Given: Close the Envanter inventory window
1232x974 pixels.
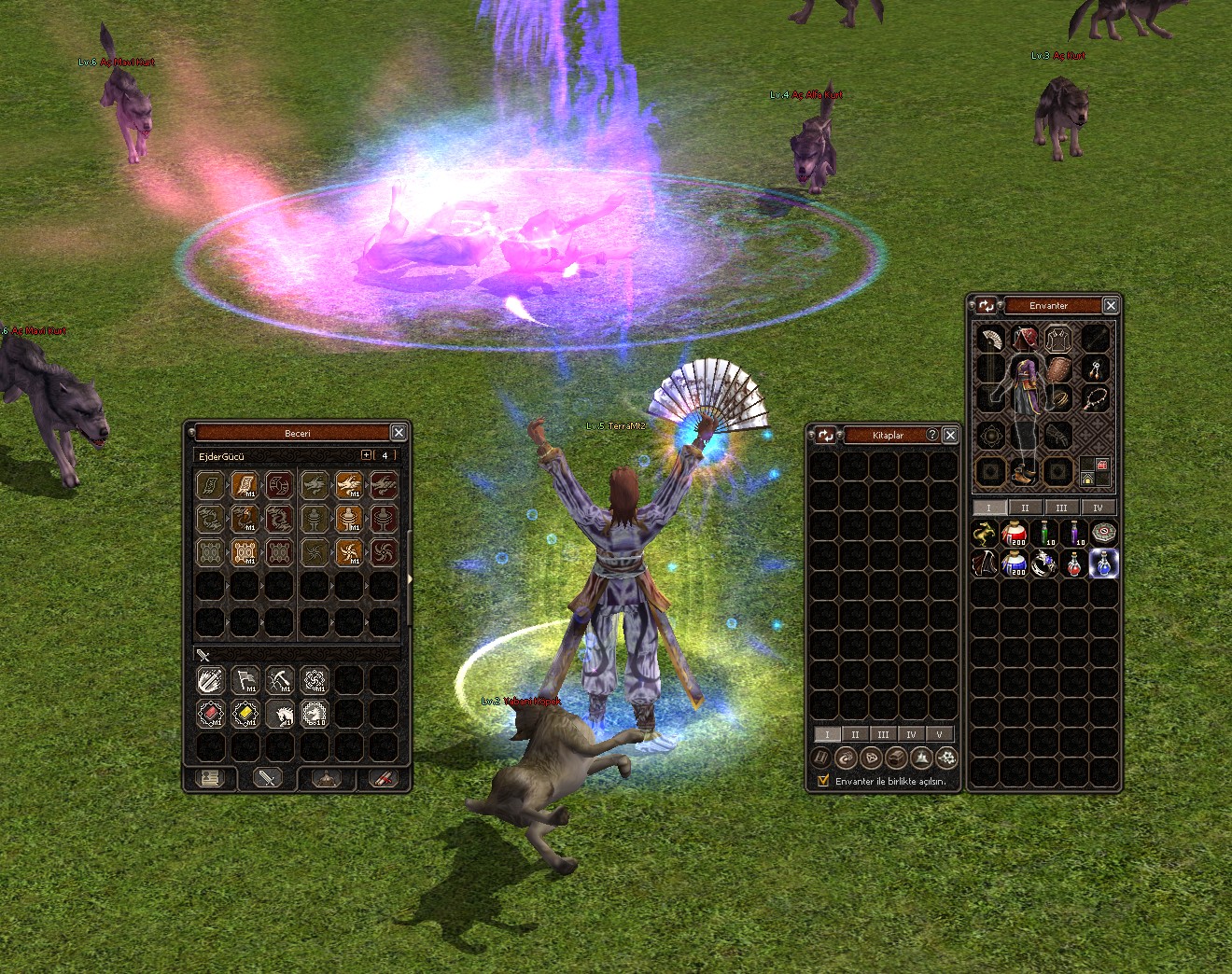Looking at the screenshot, I should (x=1111, y=306).
